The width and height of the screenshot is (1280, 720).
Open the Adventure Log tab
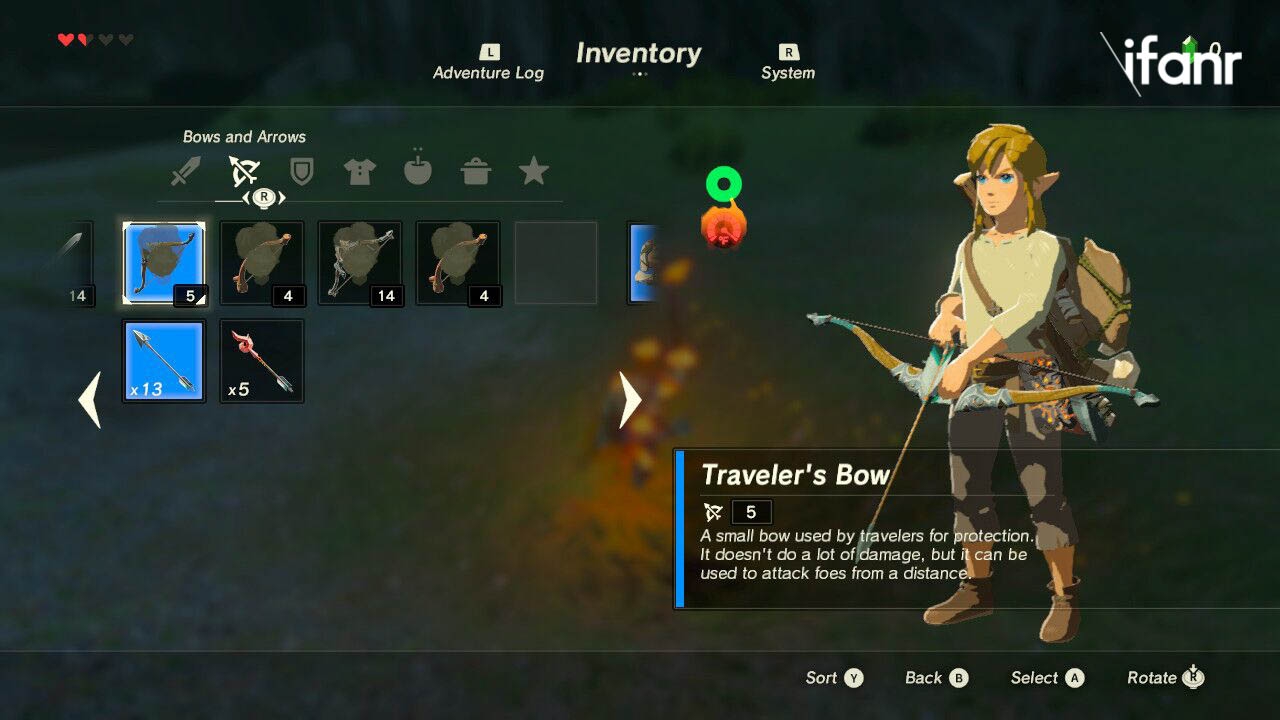tap(488, 64)
